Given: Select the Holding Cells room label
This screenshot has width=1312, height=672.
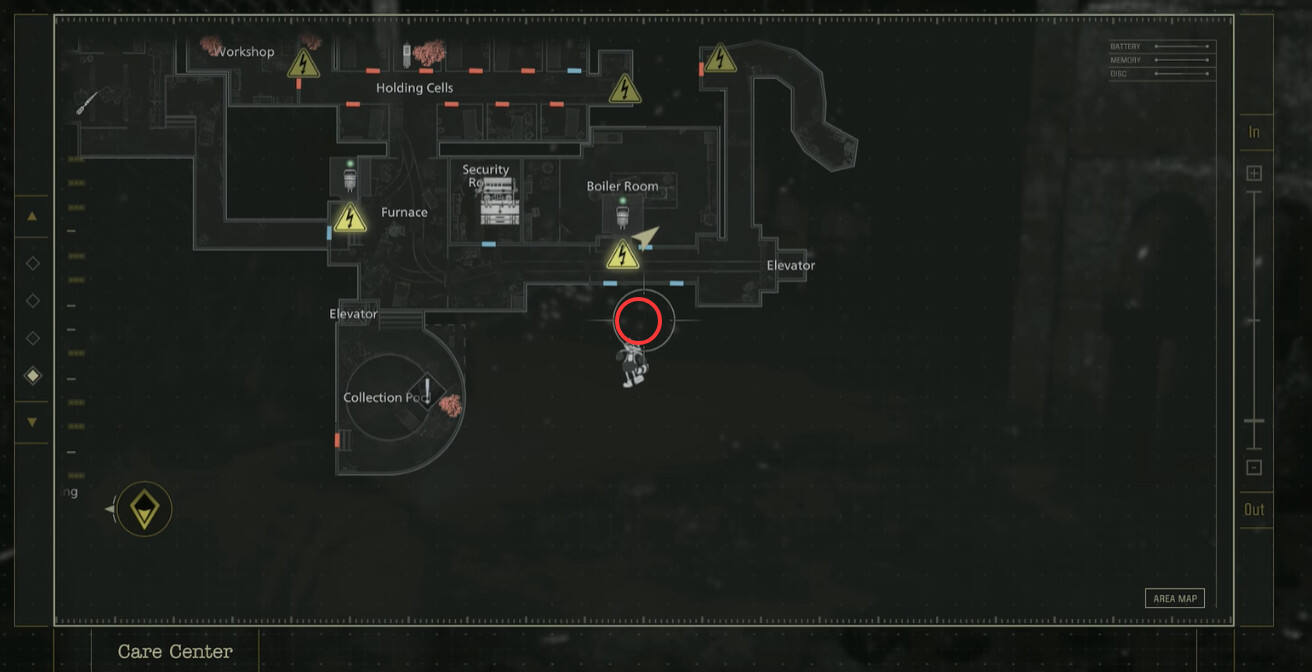Looking at the screenshot, I should click(414, 88).
